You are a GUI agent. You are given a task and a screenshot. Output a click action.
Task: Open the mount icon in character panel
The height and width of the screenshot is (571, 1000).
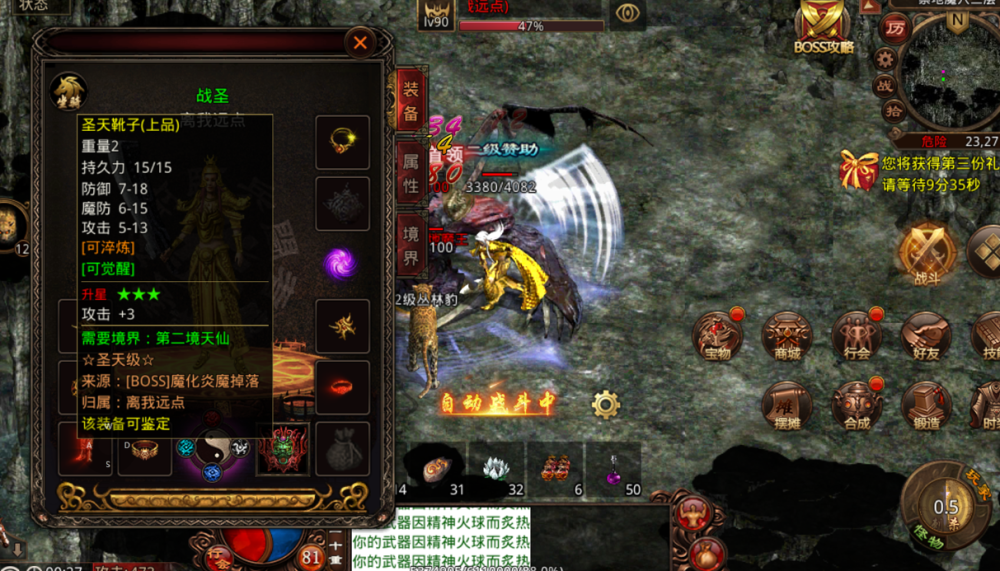coord(69,92)
